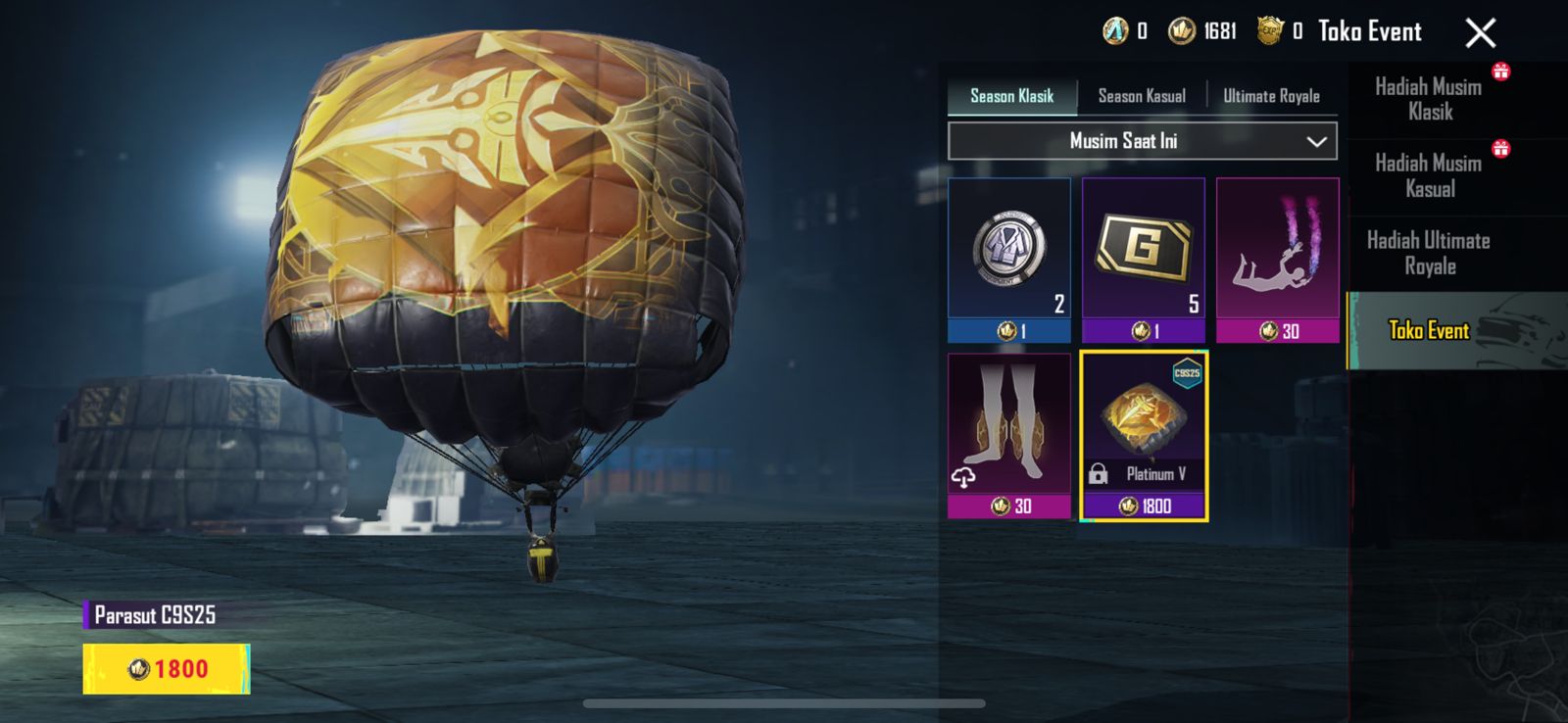This screenshot has height=723, width=1568.
Task: Switch to the Season Kasual tab
Action: pos(1142,96)
